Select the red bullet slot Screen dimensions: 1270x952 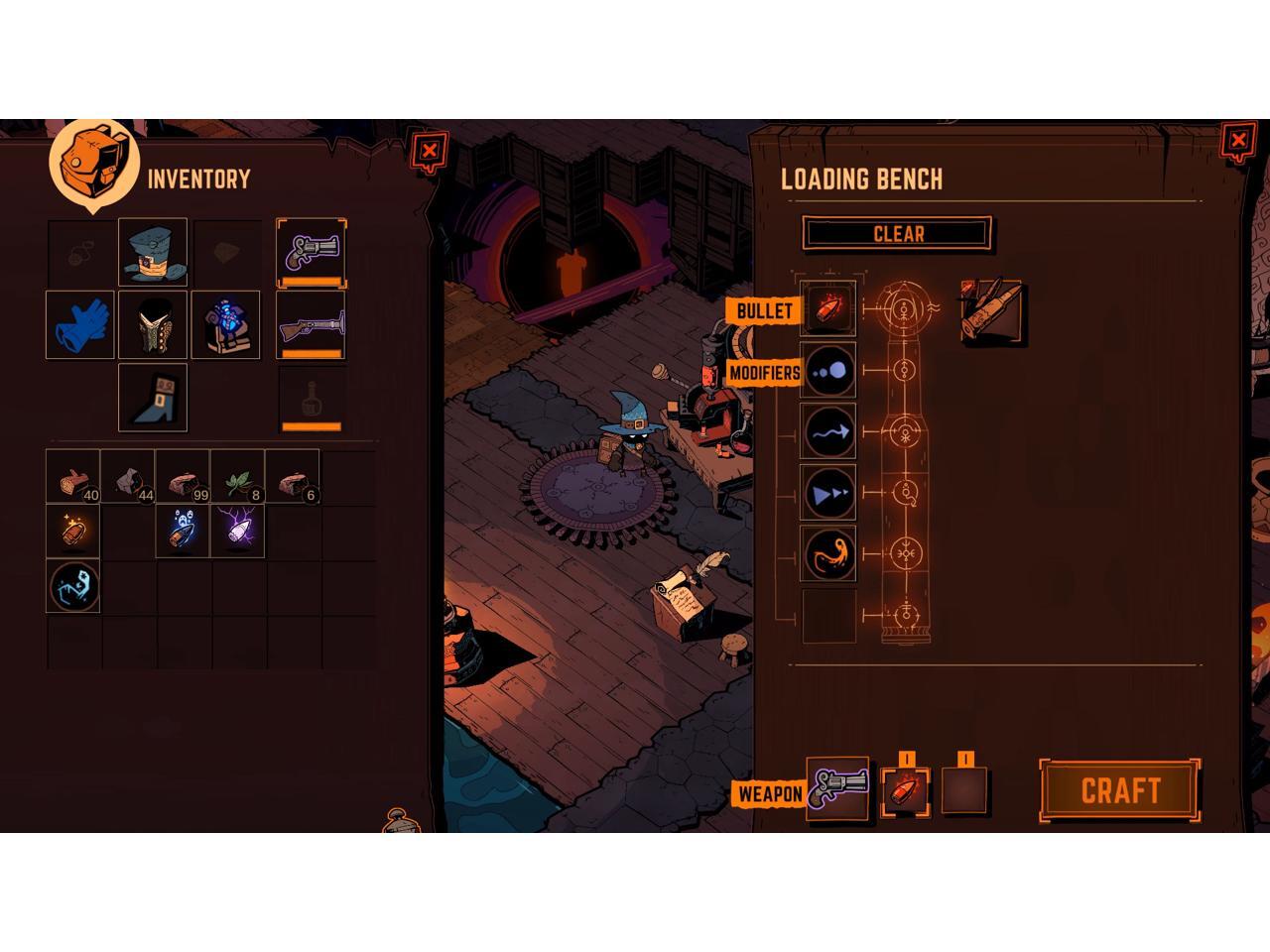(x=828, y=309)
